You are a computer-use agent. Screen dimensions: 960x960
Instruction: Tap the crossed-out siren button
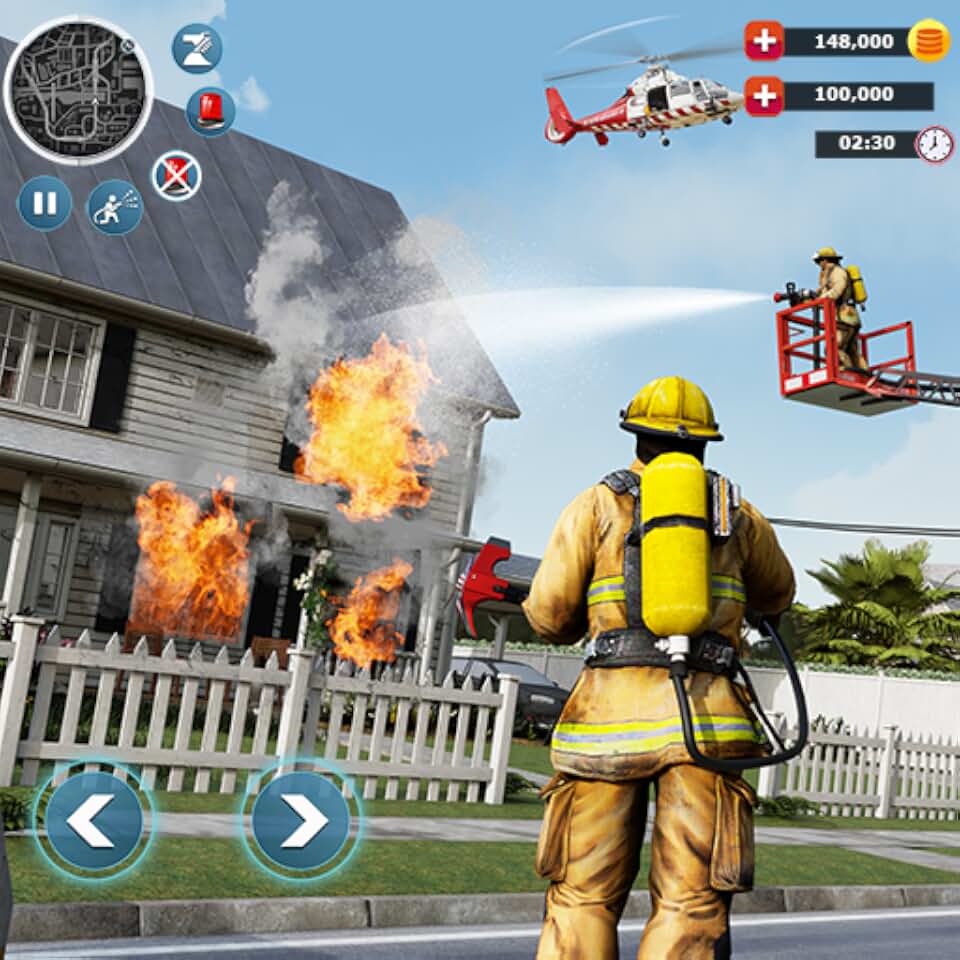click(177, 176)
